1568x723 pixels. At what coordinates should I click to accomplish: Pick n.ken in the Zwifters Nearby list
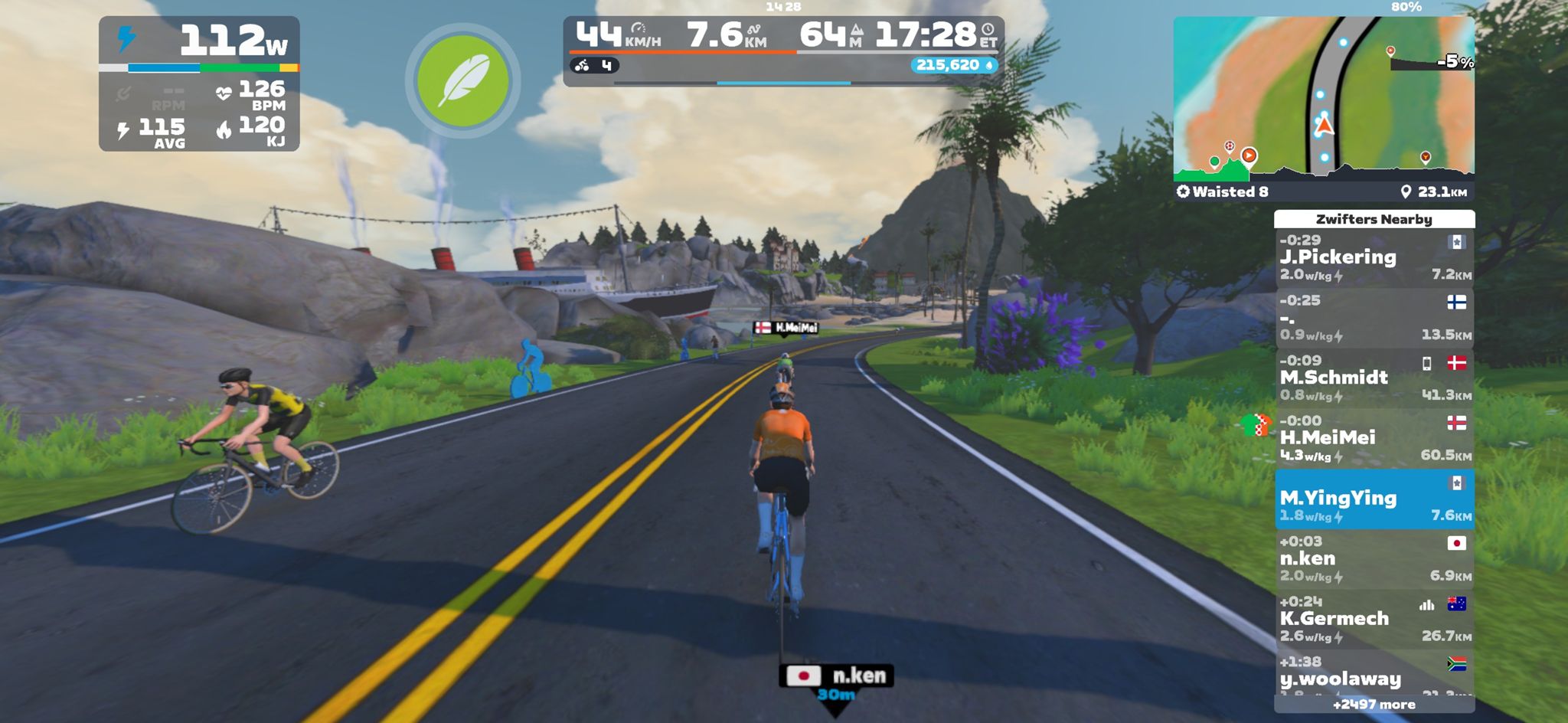[1374, 559]
